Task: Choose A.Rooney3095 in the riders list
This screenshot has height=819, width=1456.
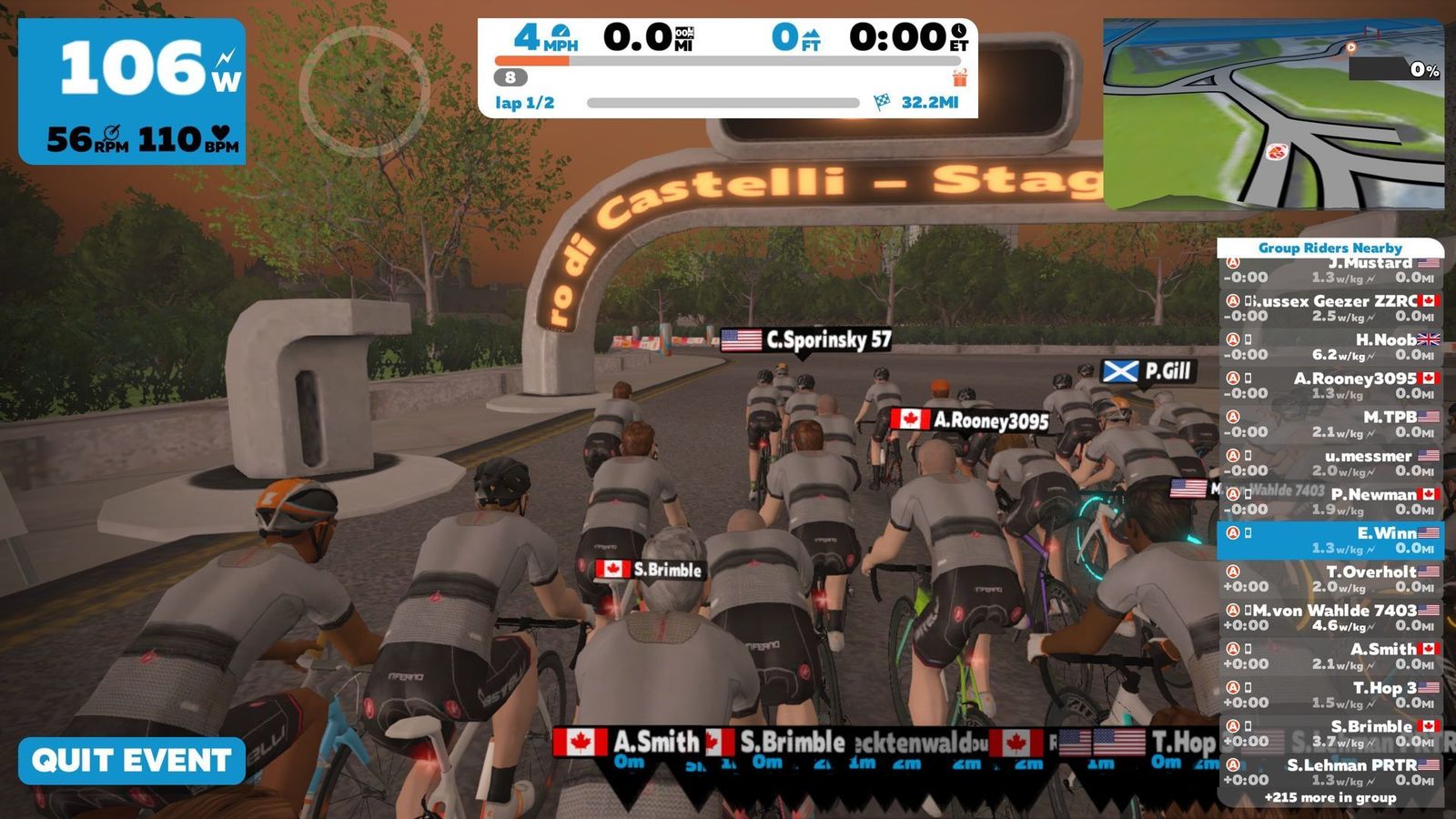Action: tap(1330, 385)
